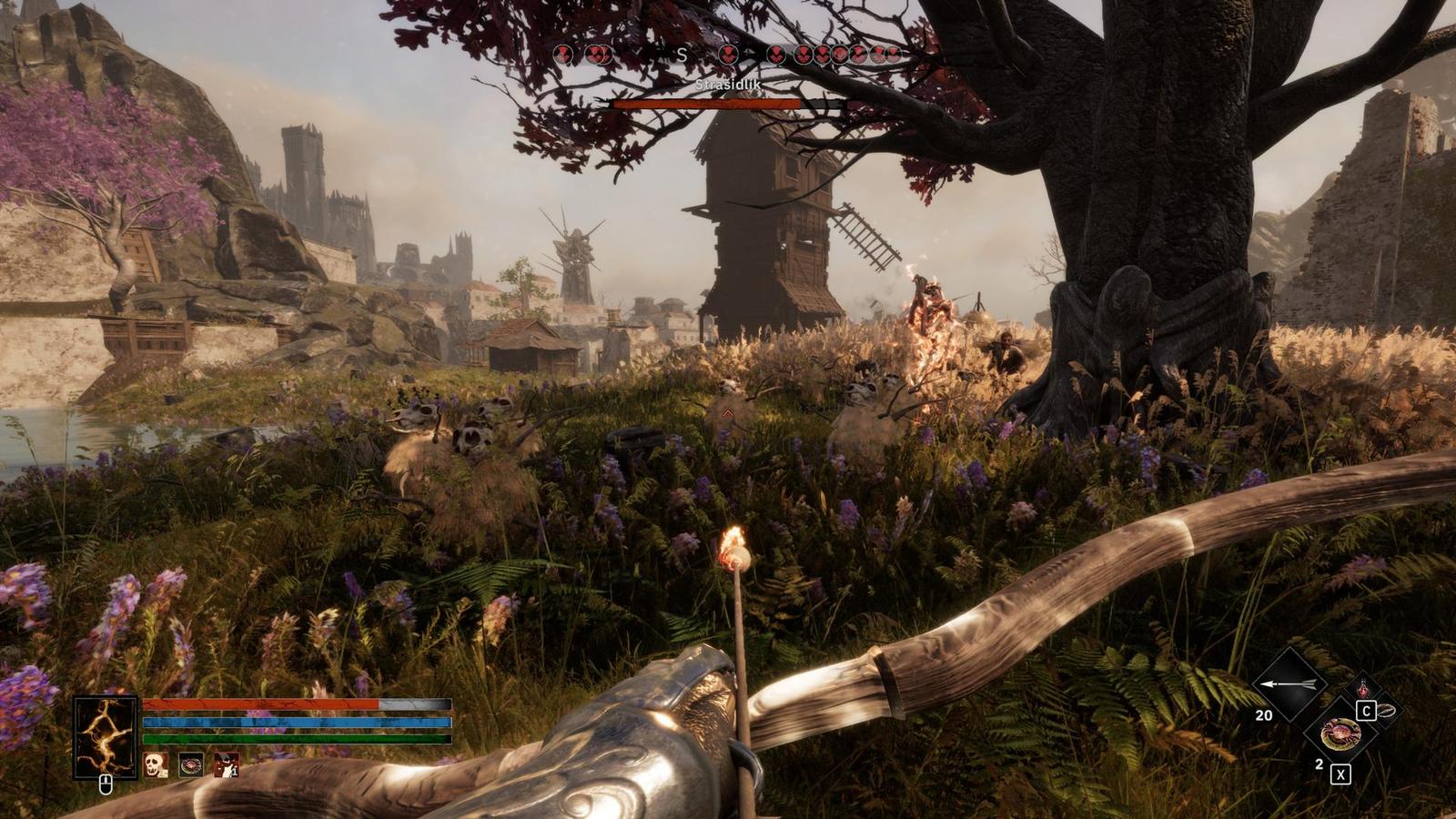Inspect the food dish buff icon
The width and height of the screenshot is (1456, 819).
(x=190, y=764)
